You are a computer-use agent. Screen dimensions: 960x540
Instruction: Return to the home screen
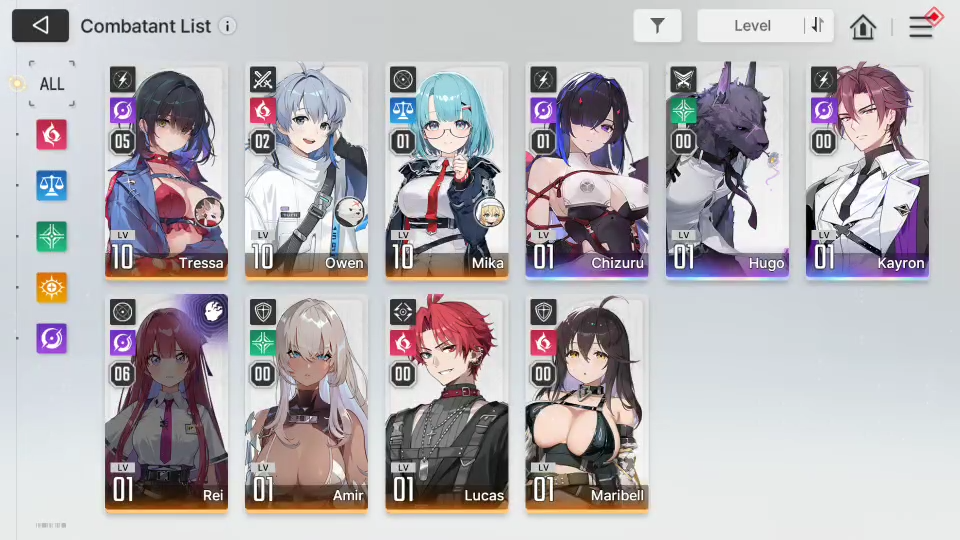(x=863, y=27)
